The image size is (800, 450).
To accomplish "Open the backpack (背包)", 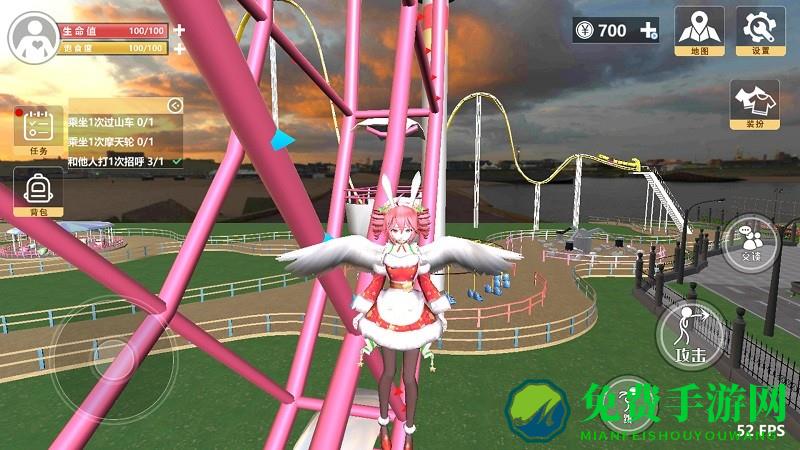I will click(x=38, y=191).
